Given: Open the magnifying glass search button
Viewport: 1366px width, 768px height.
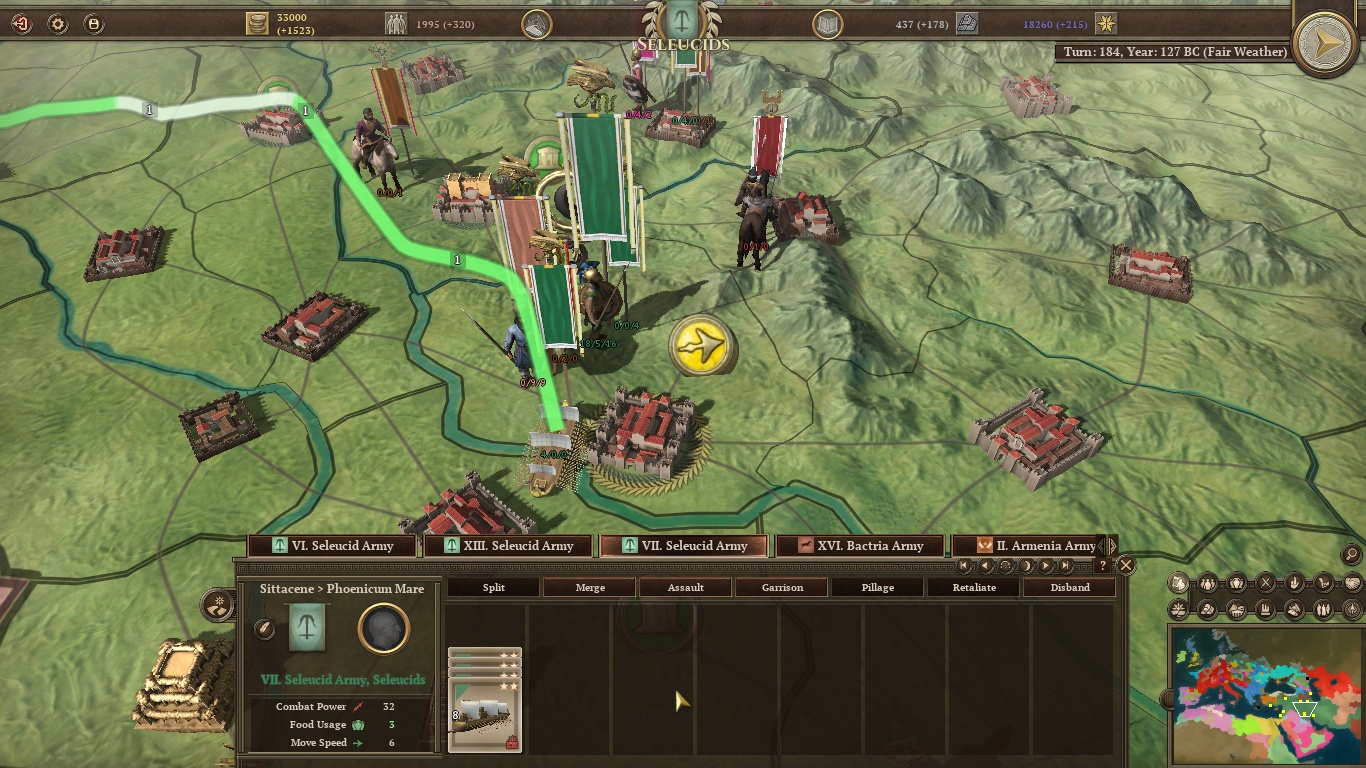Looking at the screenshot, I should [1350, 554].
